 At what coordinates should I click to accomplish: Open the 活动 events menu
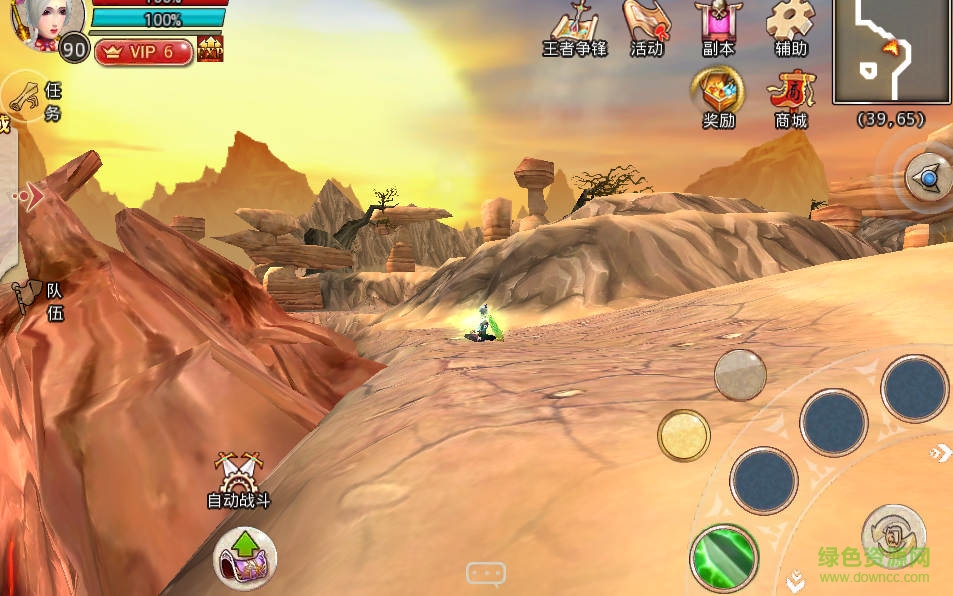click(647, 28)
